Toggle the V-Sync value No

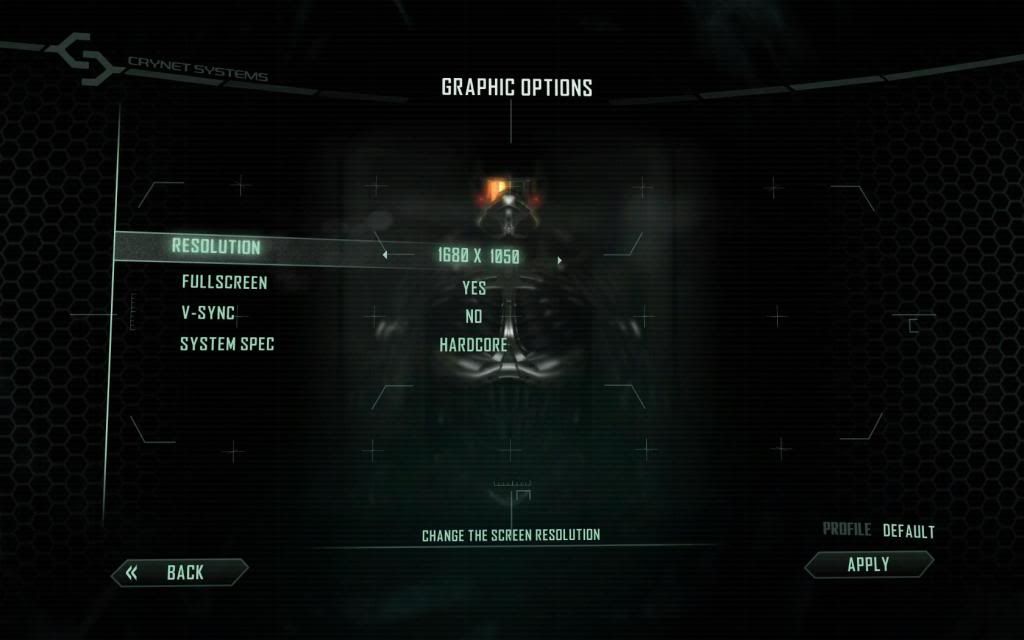click(474, 317)
